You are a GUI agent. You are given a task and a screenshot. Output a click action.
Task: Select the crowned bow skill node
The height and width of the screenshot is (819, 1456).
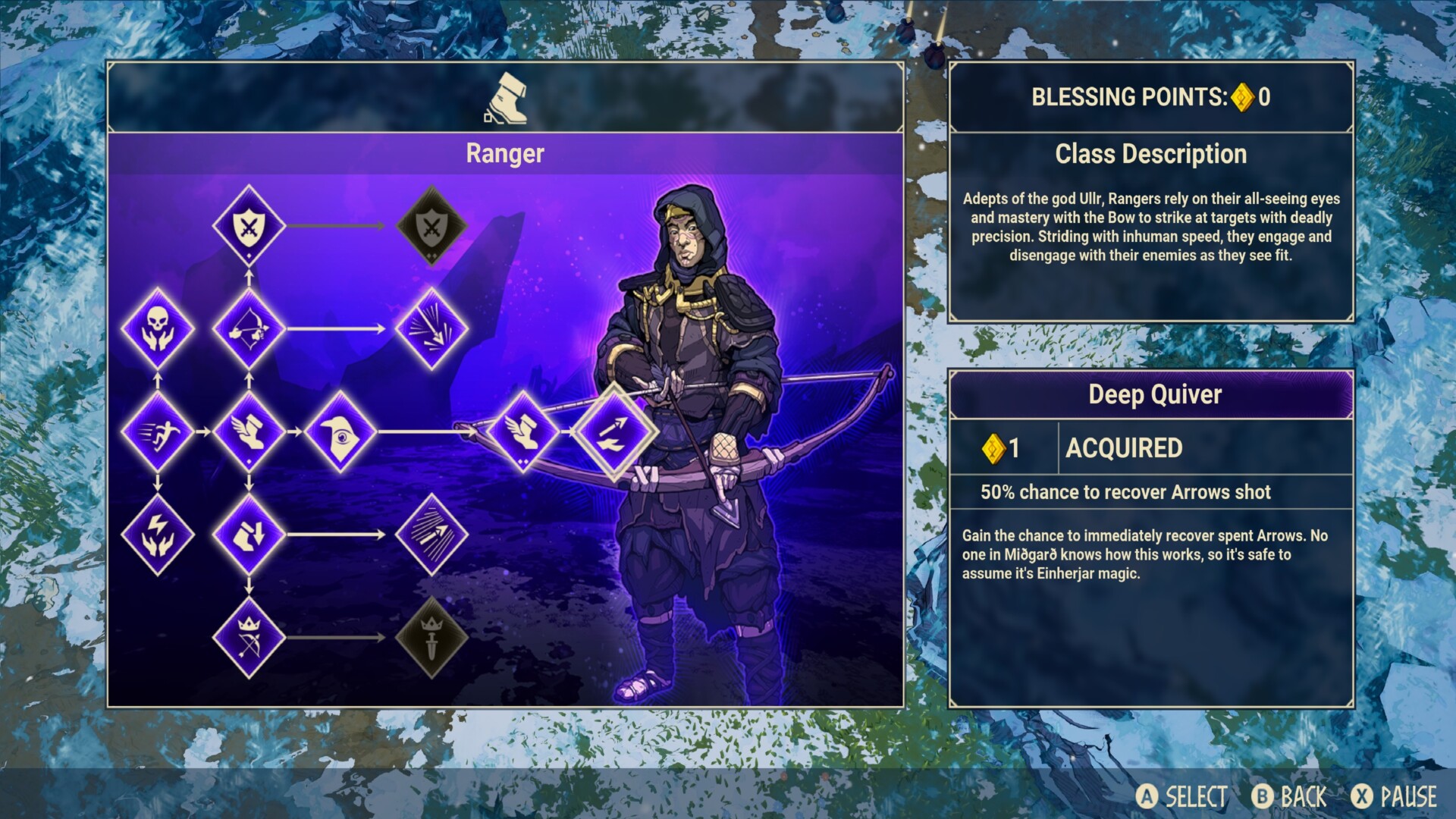click(249, 637)
